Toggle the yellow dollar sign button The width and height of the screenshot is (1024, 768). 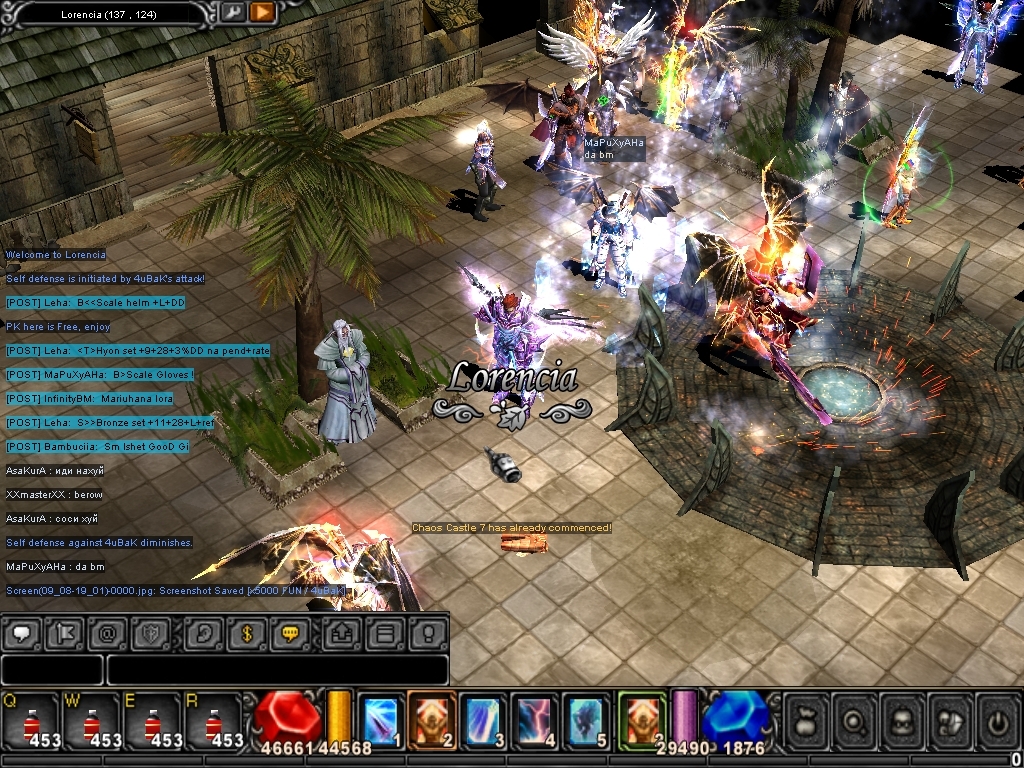[246, 633]
